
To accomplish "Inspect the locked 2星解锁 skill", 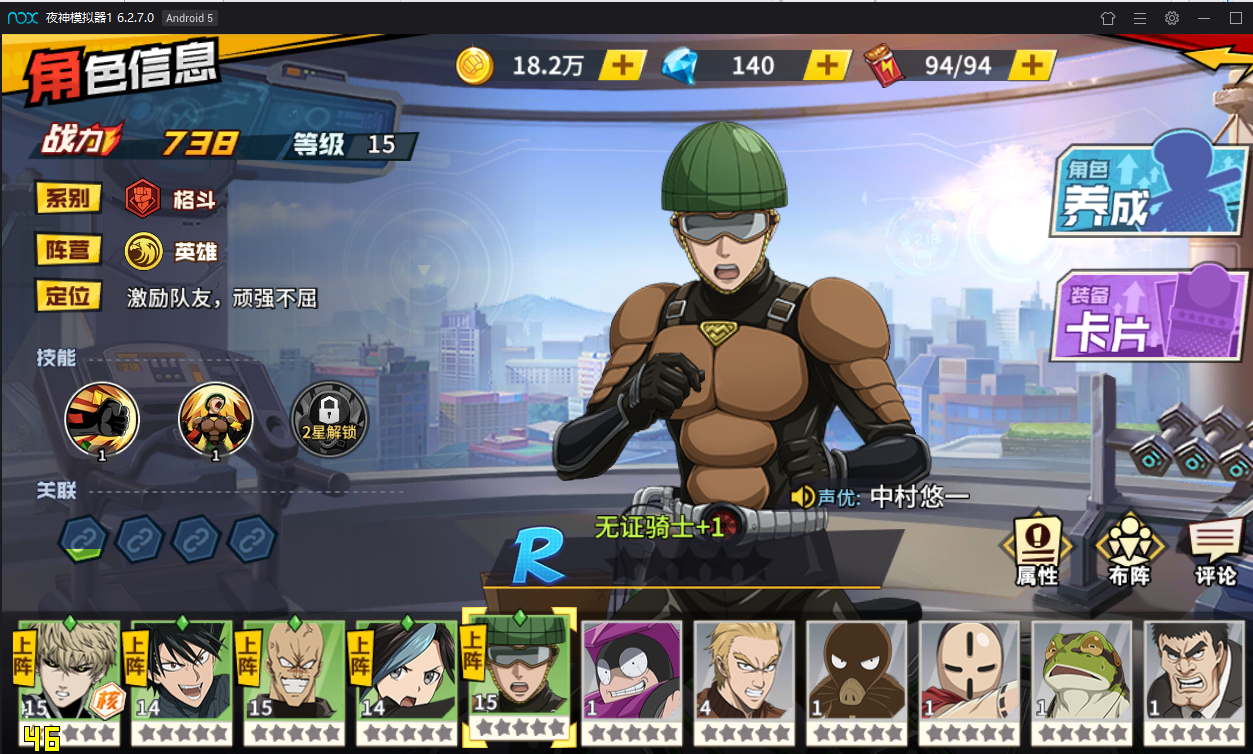I will point(328,419).
